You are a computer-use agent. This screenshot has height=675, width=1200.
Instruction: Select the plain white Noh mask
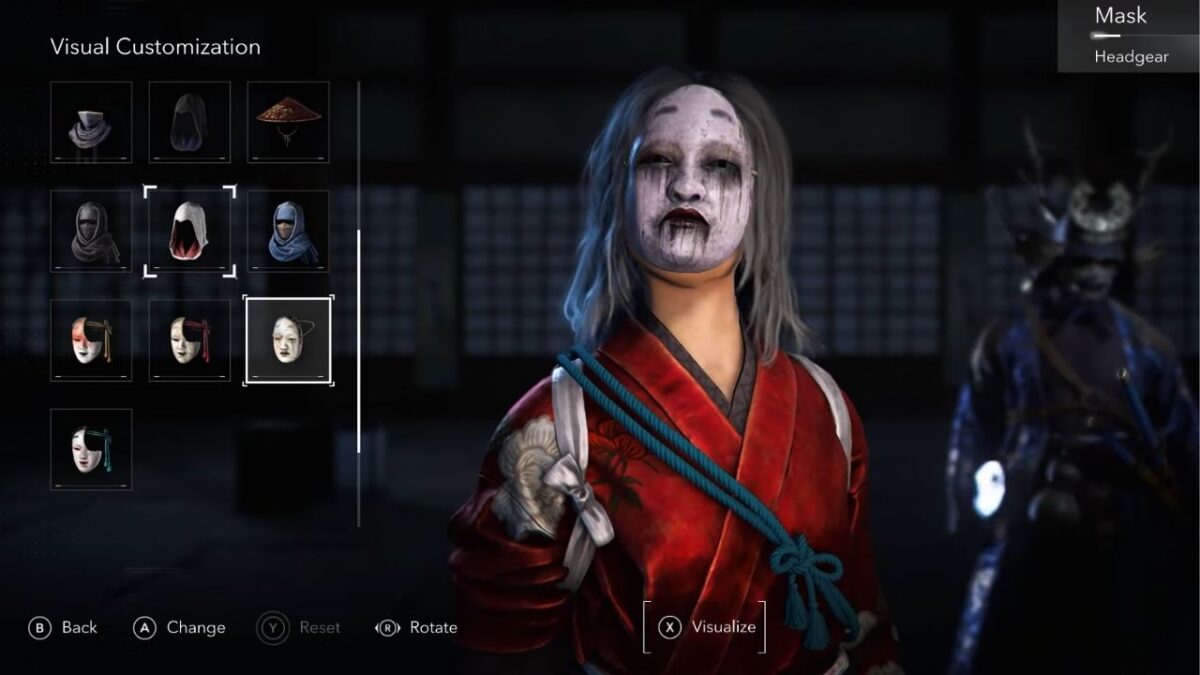coord(288,340)
